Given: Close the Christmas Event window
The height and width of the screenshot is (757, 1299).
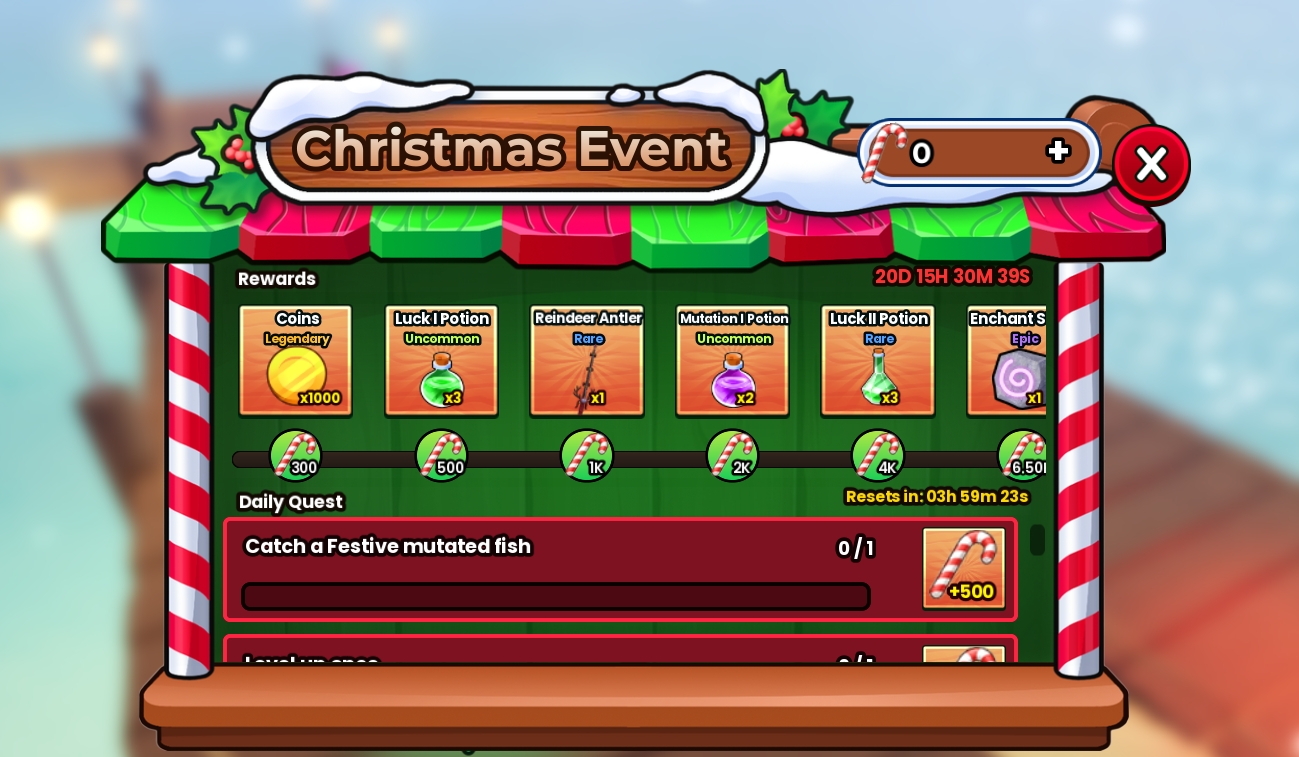Looking at the screenshot, I should (x=1151, y=164).
